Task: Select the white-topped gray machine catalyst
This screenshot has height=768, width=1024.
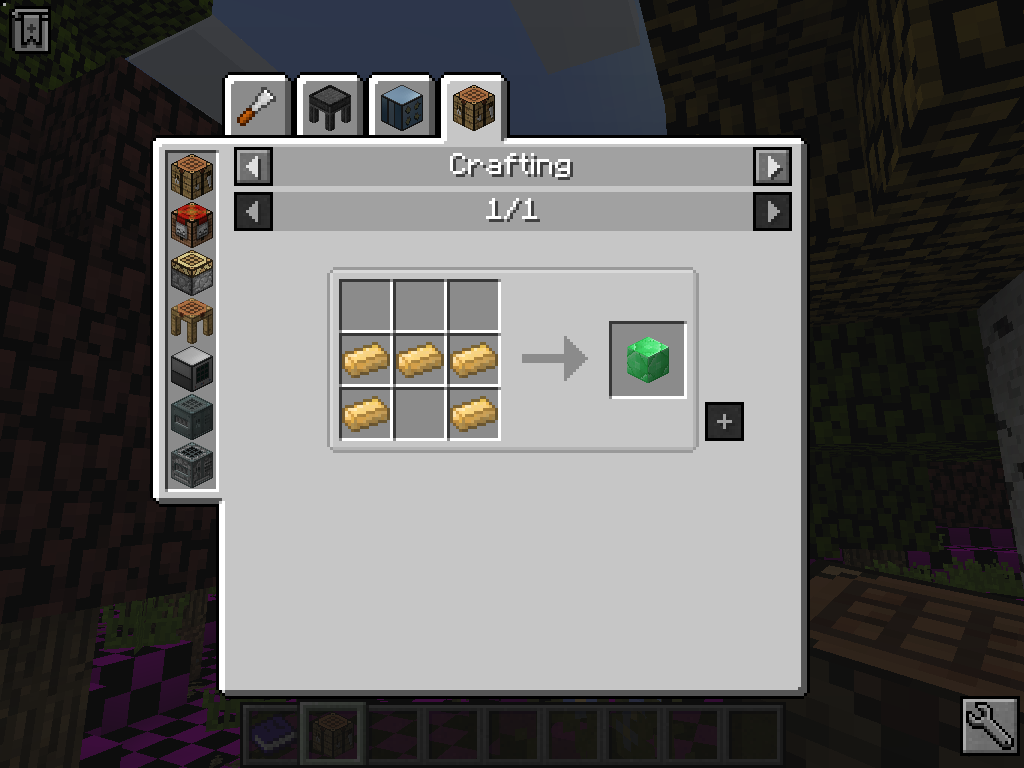Action: (191, 368)
